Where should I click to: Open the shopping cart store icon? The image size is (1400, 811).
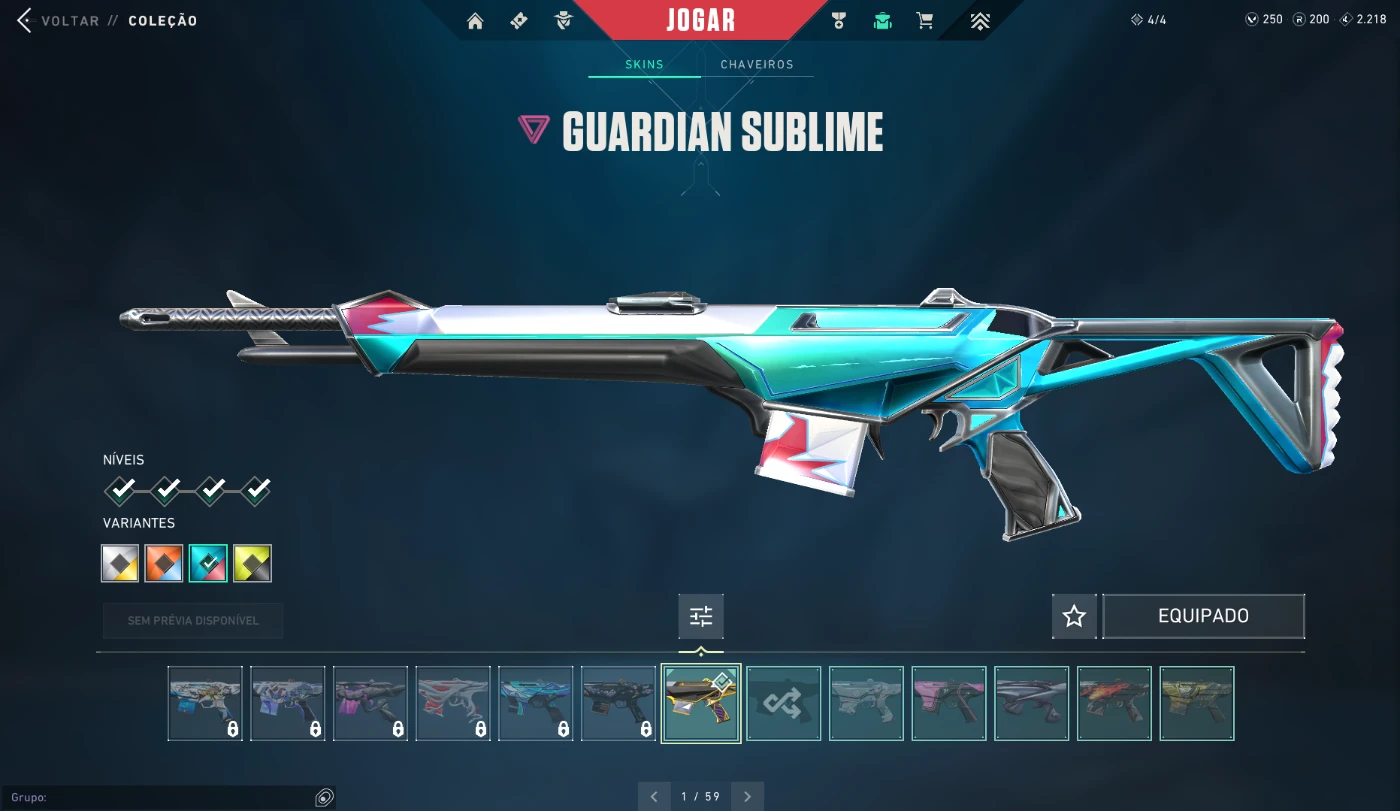[925, 21]
